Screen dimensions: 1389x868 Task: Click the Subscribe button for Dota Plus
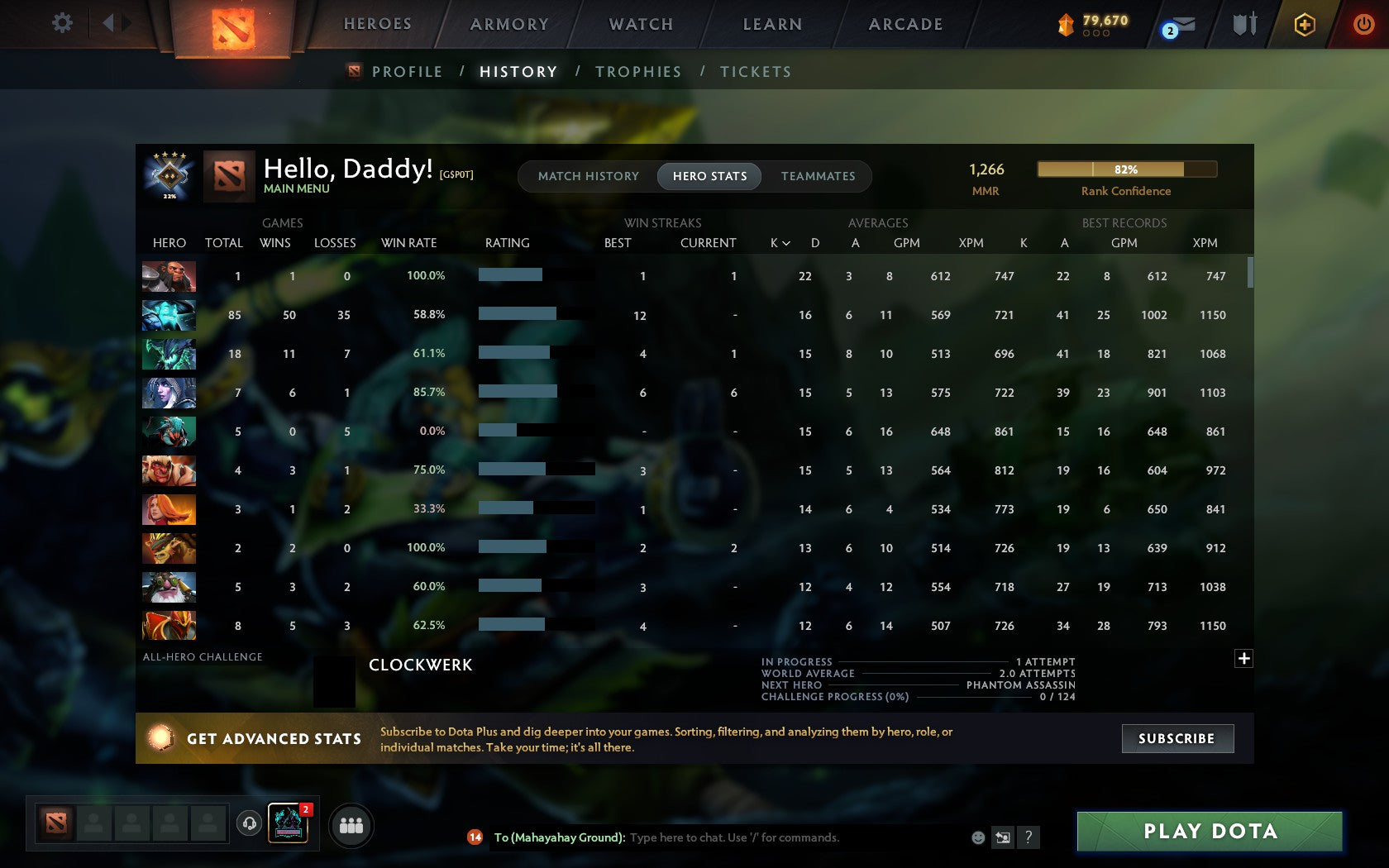1177,738
